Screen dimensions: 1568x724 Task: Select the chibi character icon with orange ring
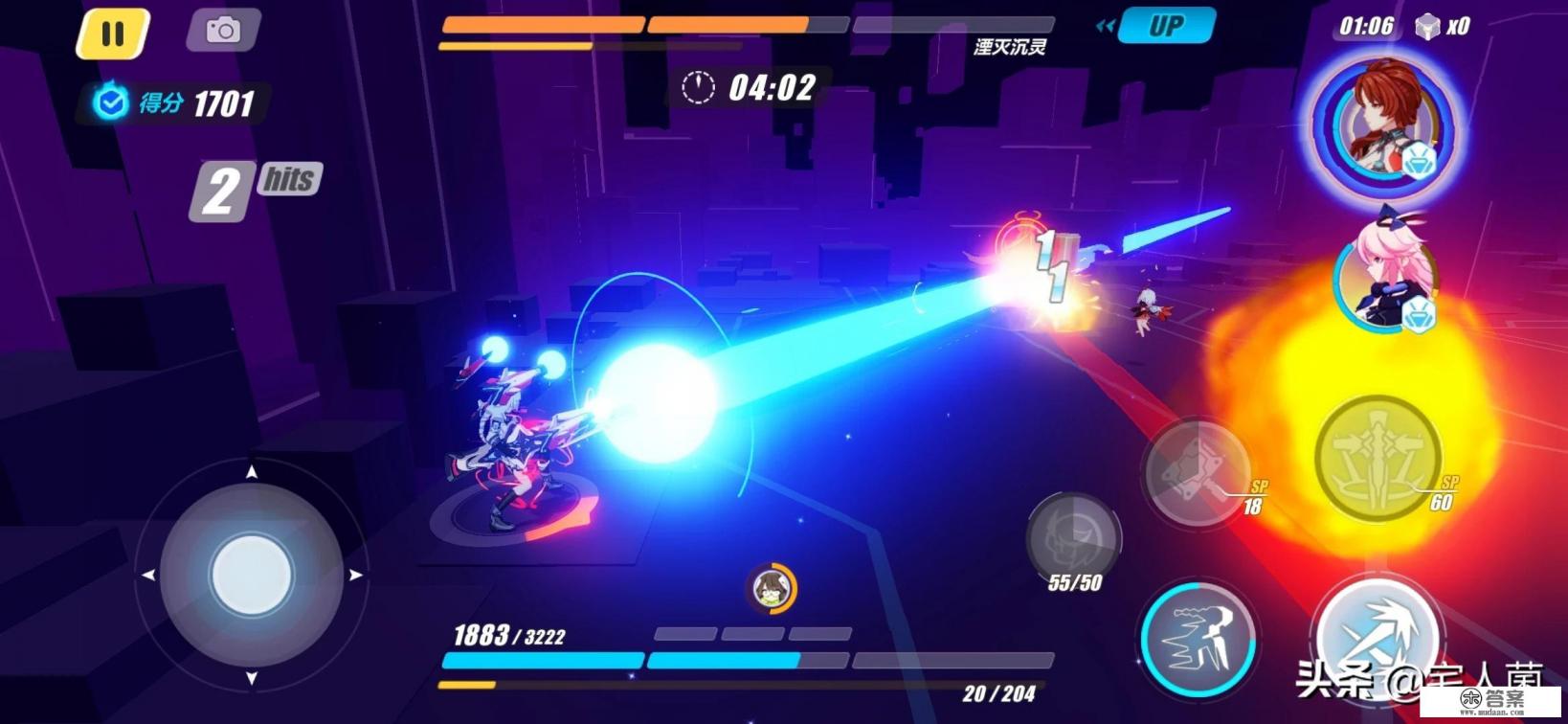point(771,588)
